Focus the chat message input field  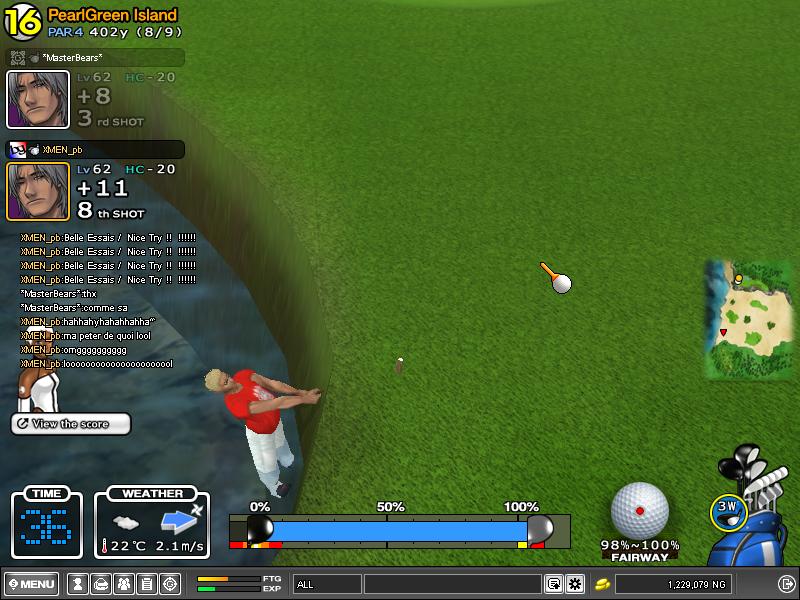[452, 584]
